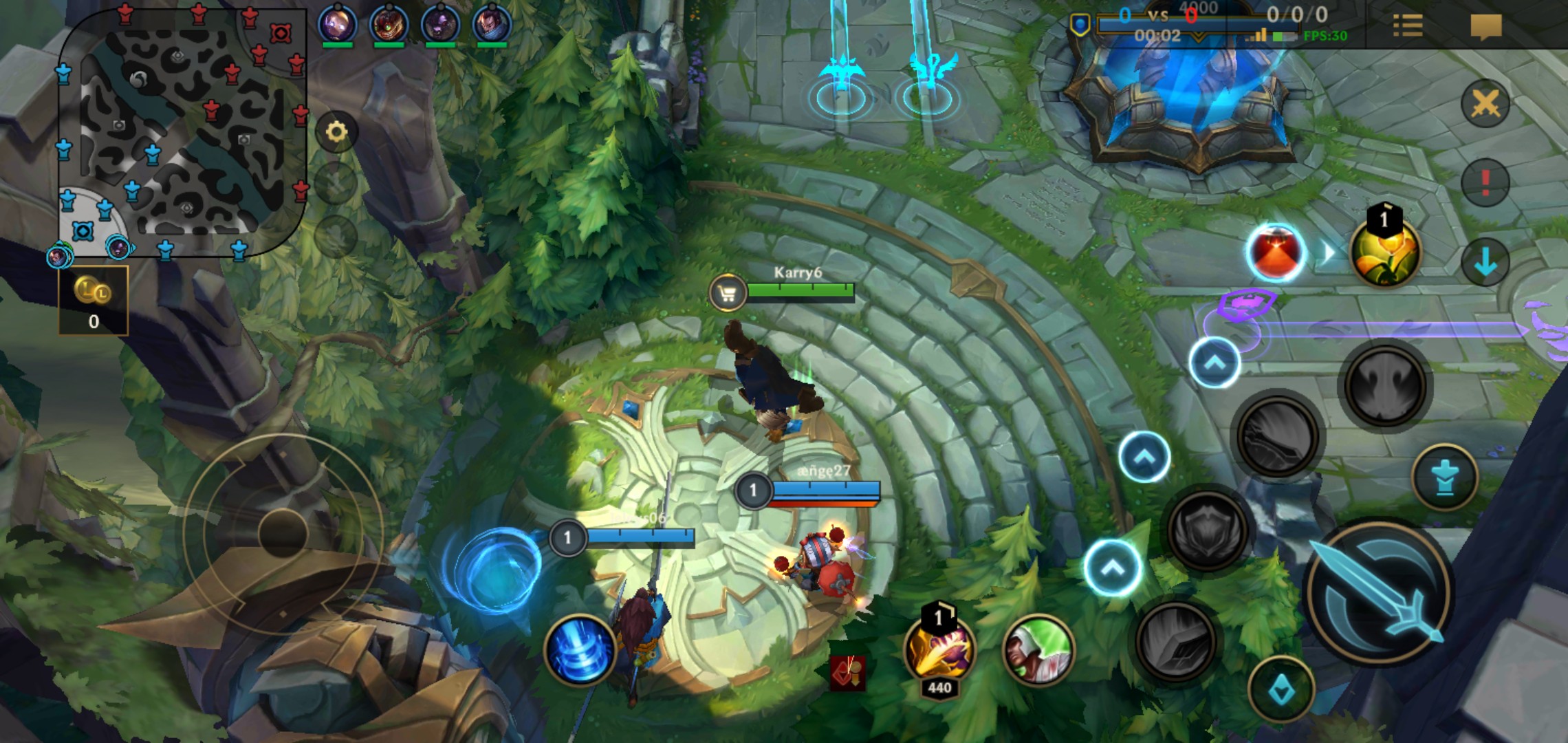Image resolution: width=1568 pixels, height=743 pixels.
Task: Select the teammate portrait with blue scarf
Action: click(492, 23)
